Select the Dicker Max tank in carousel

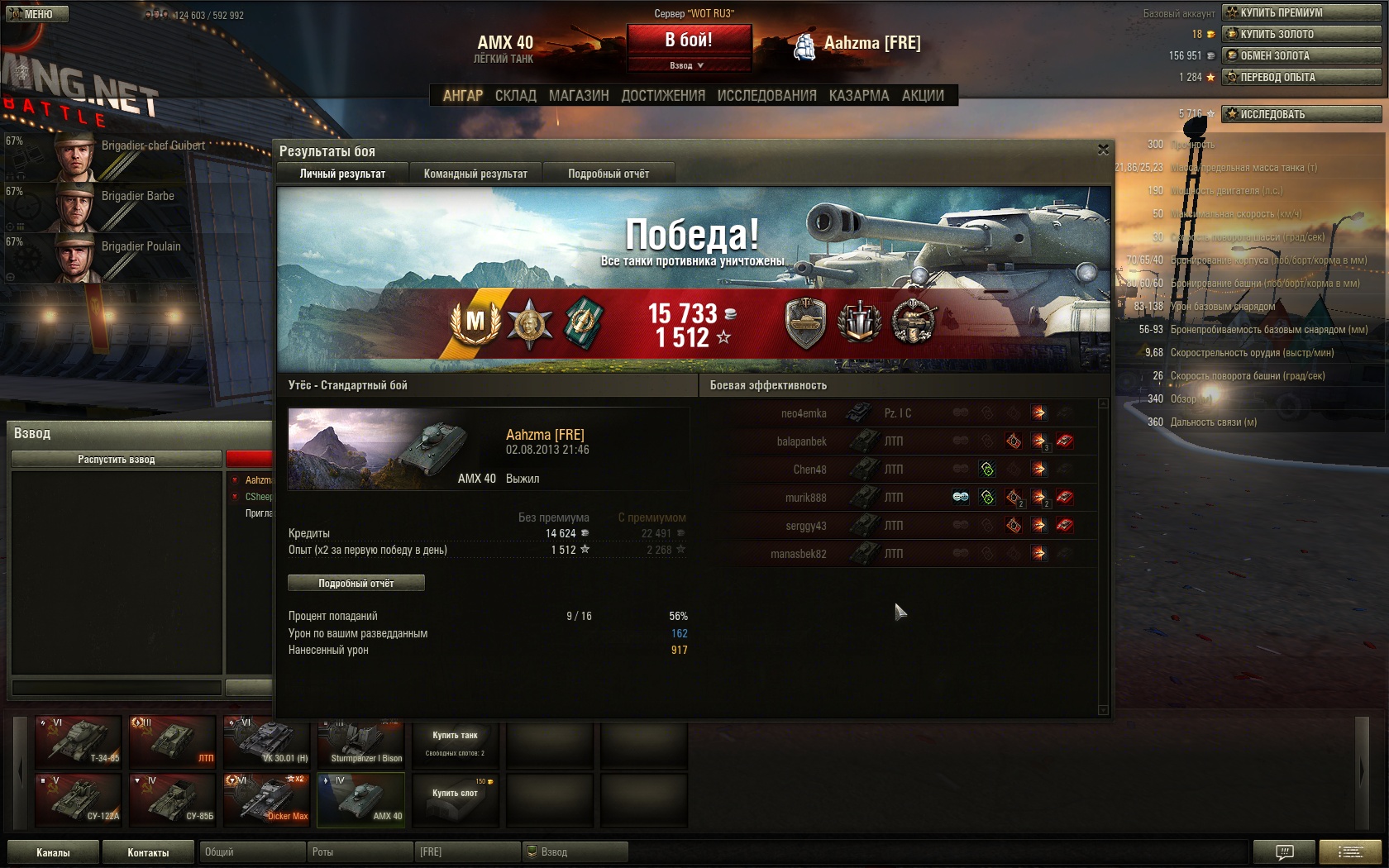tap(266, 799)
